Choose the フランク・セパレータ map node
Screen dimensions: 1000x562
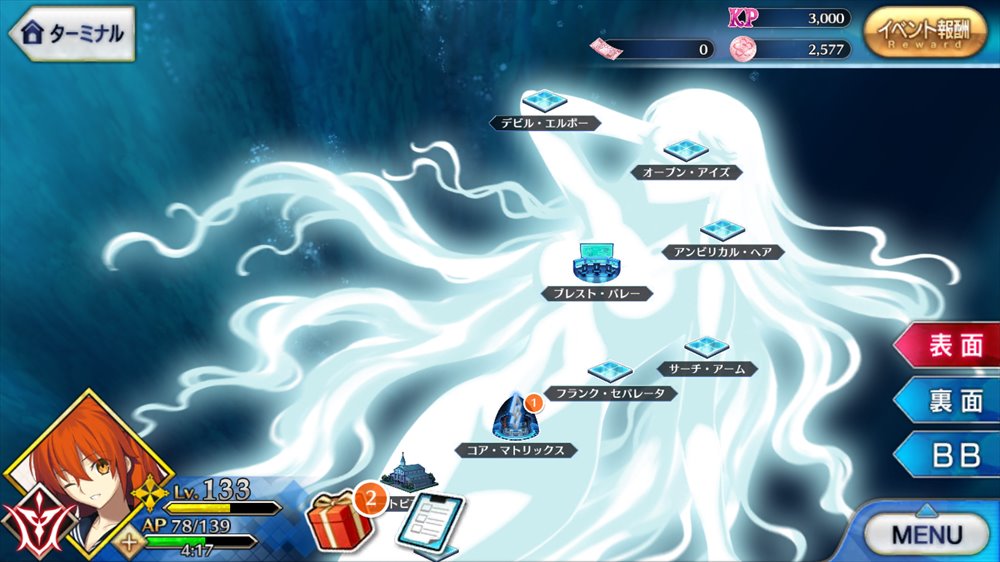(x=609, y=373)
